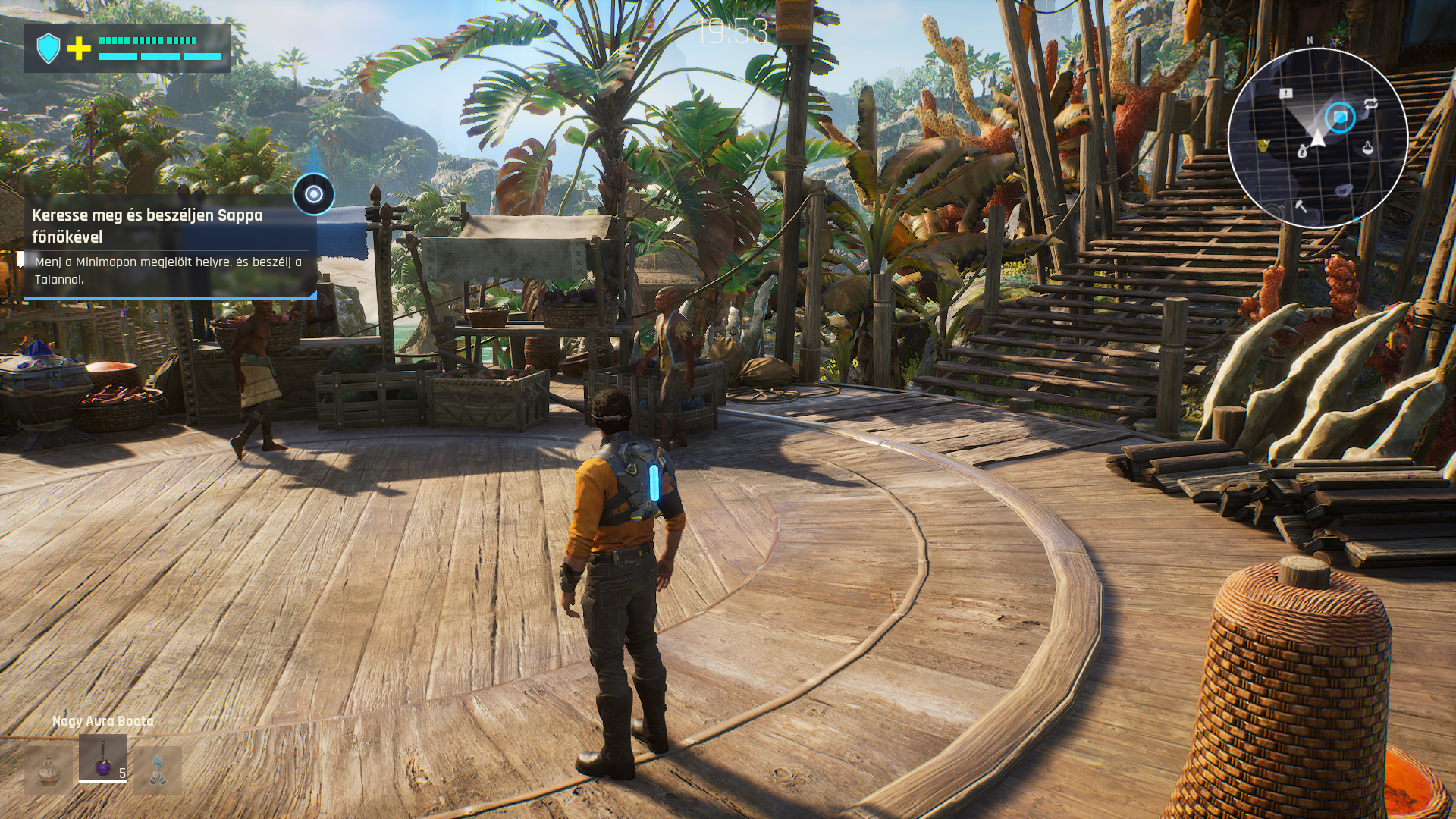This screenshot has height=819, width=1456.
Task: Select the blue flower item slot
Action: (x=158, y=770)
